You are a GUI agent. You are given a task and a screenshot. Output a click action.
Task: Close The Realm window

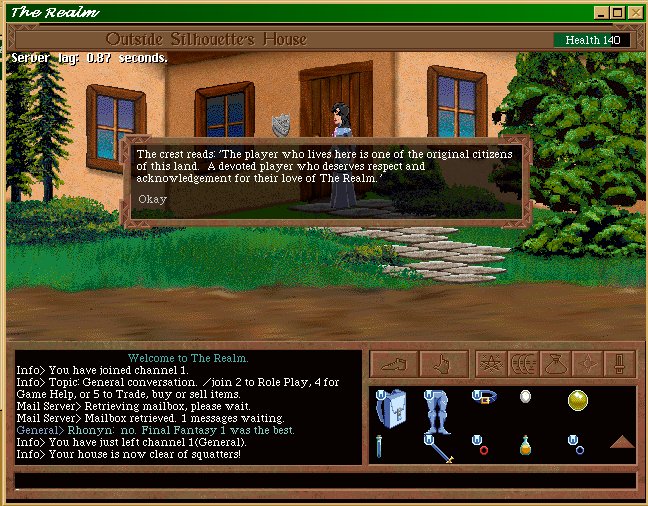(x=635, y=13)
